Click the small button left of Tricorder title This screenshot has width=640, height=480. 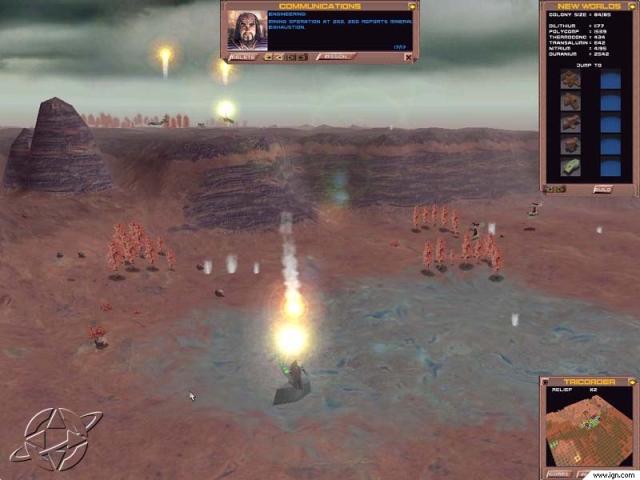click(546, 382)
